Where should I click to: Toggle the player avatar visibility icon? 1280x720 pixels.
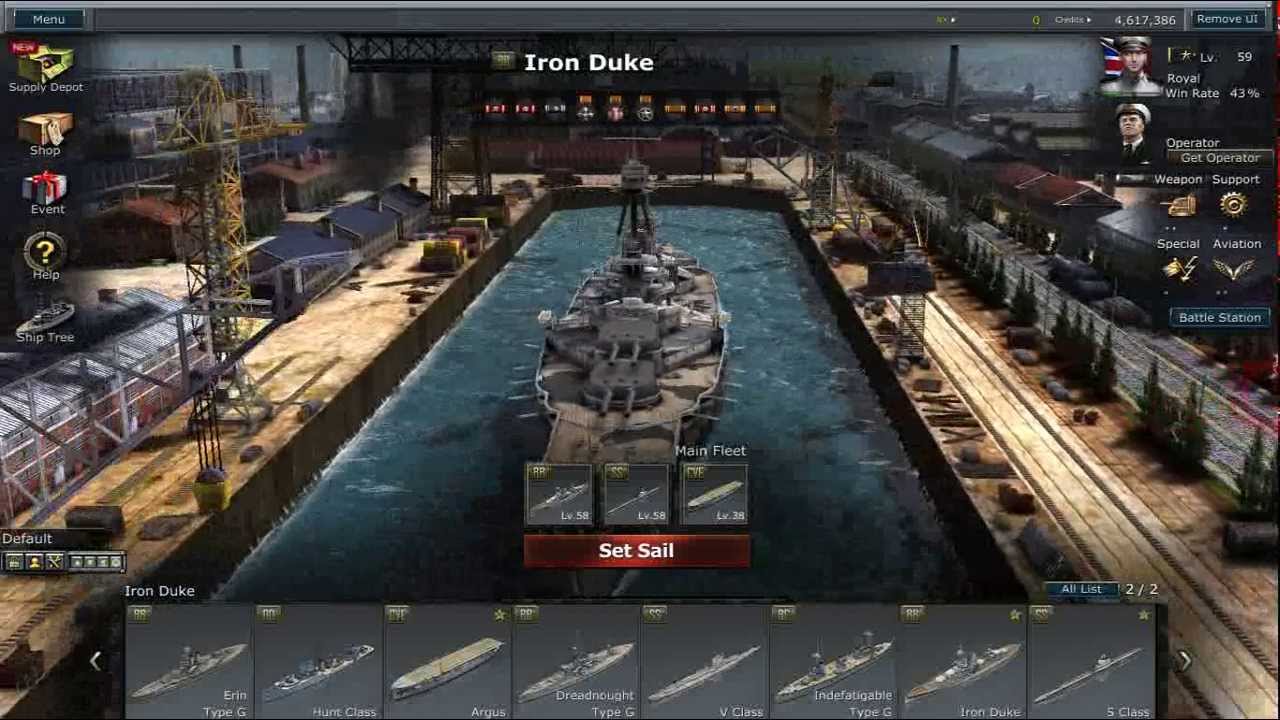34,561
